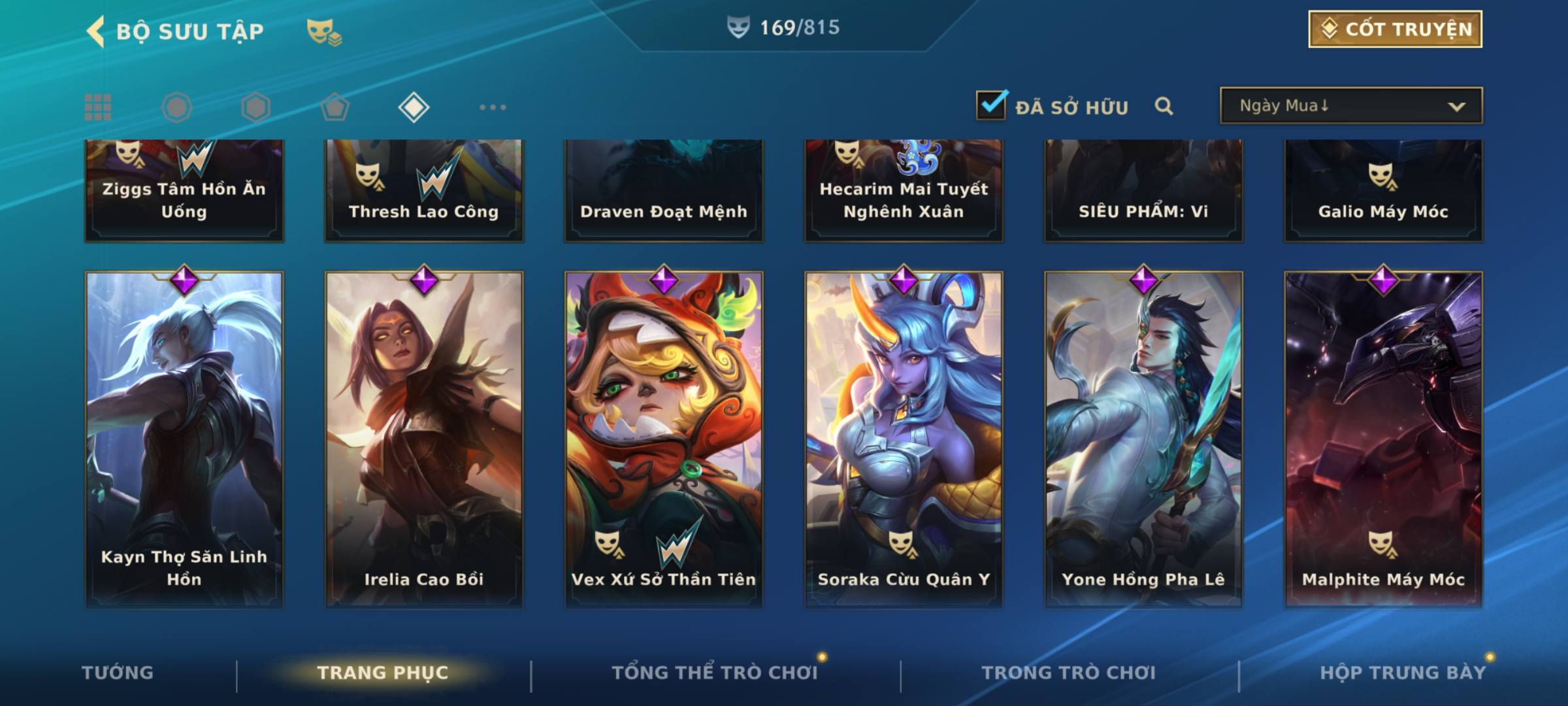Go back from Bộ Sưu Tập
The width and height of the screenshot is (1568, 706).
(x=95, y=31)
